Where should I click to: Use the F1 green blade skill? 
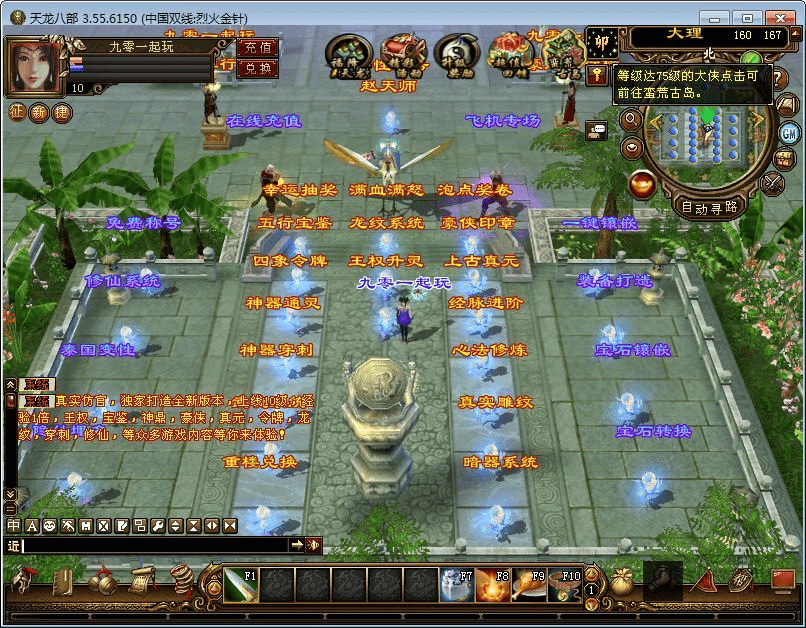point(240,585)
